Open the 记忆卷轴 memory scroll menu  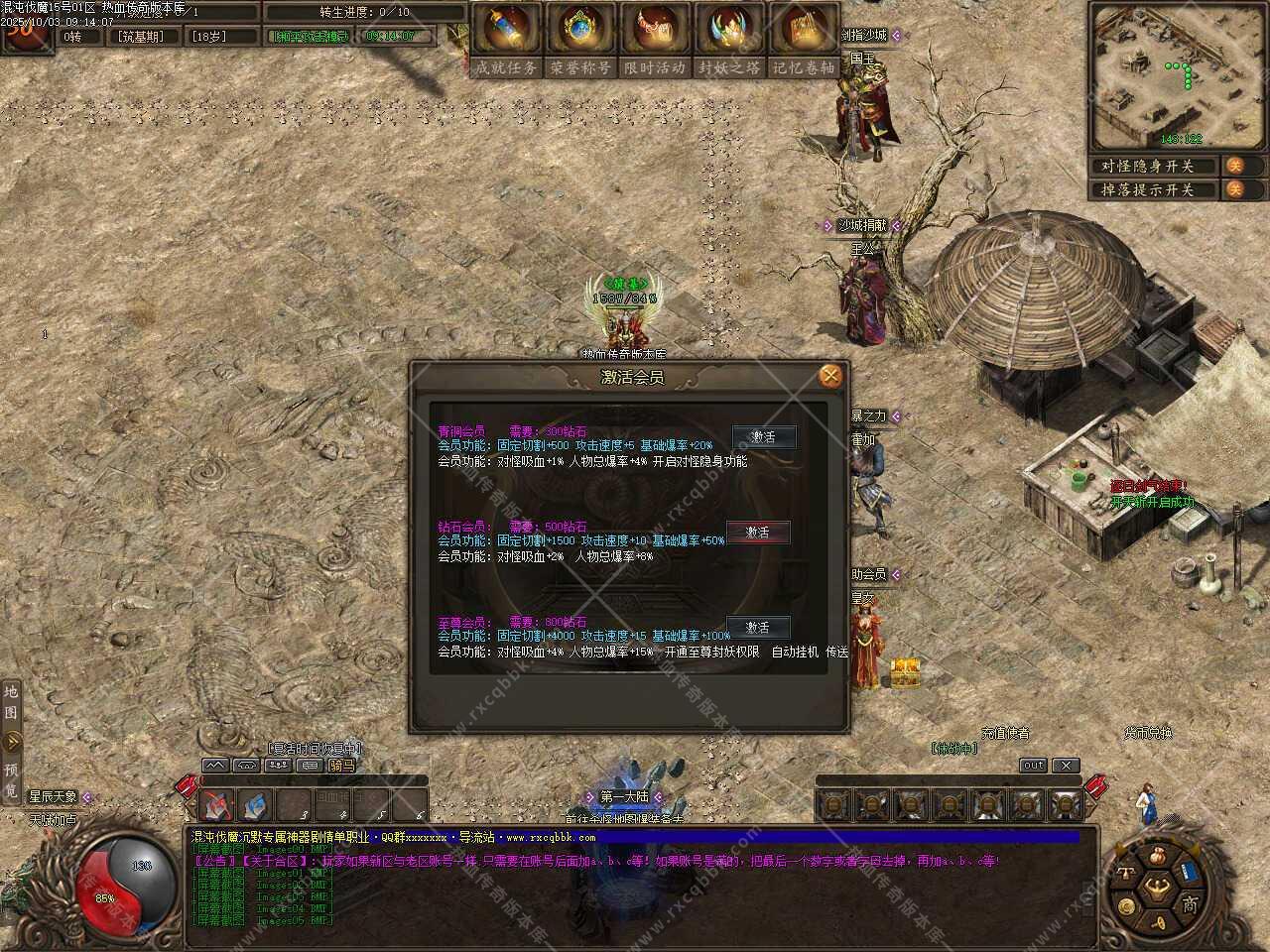tap(804, 40)
